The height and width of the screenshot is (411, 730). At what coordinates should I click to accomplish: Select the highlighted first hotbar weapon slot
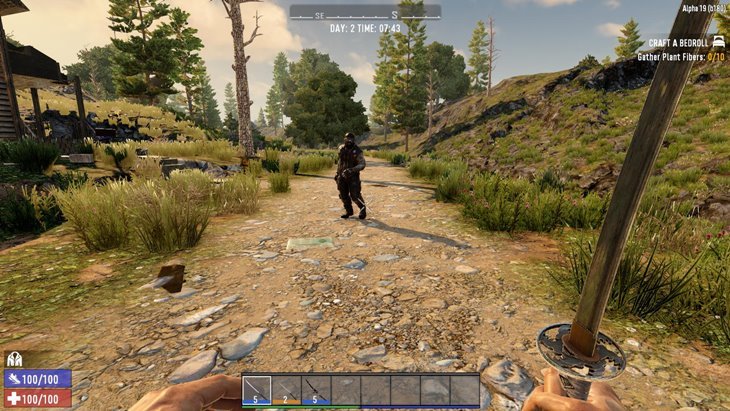click(x=257, y=390)
